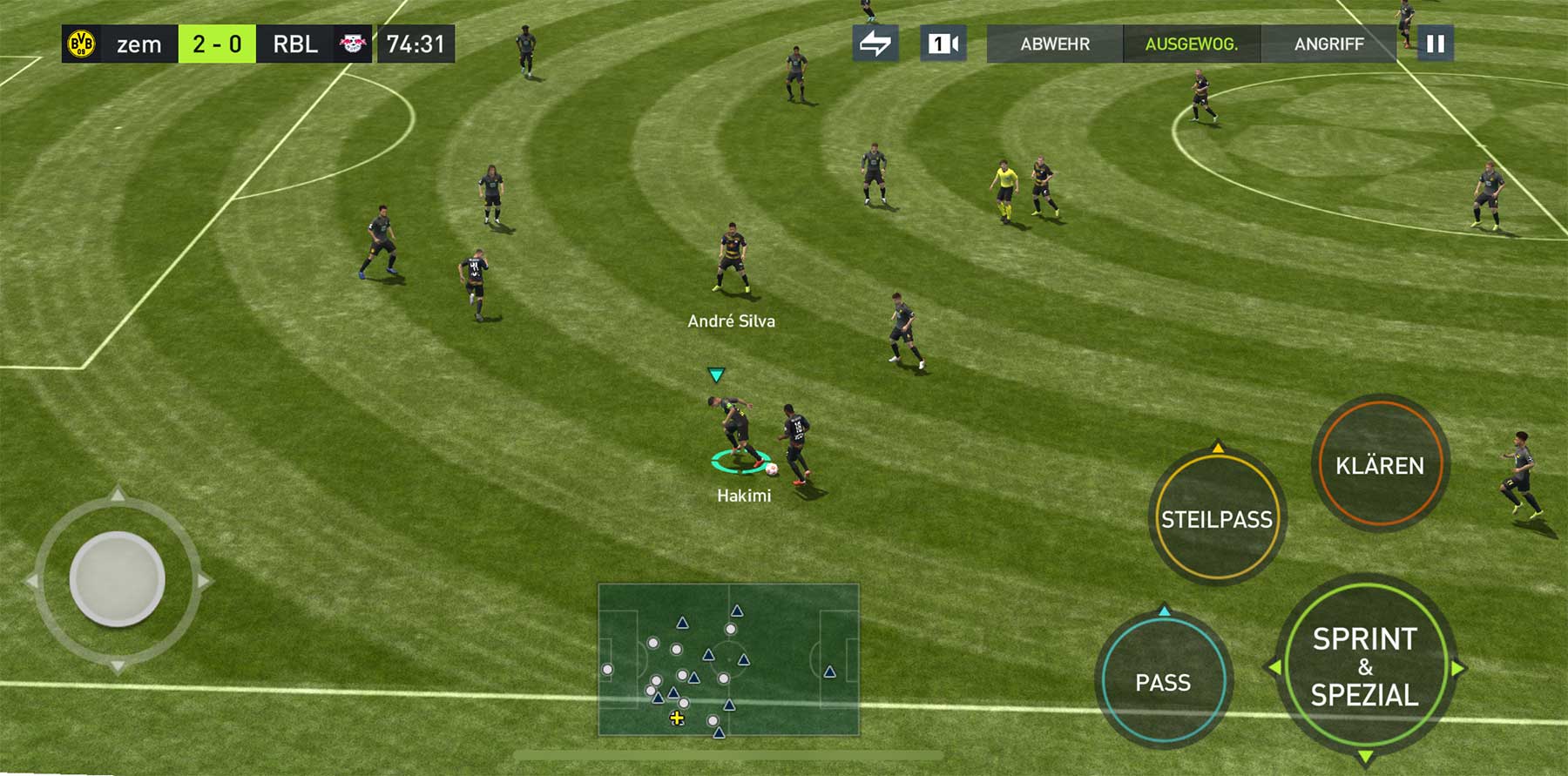Play a STEILPASS through ball
Viewport: 1568px width, 776px height.
[1217, 519]
